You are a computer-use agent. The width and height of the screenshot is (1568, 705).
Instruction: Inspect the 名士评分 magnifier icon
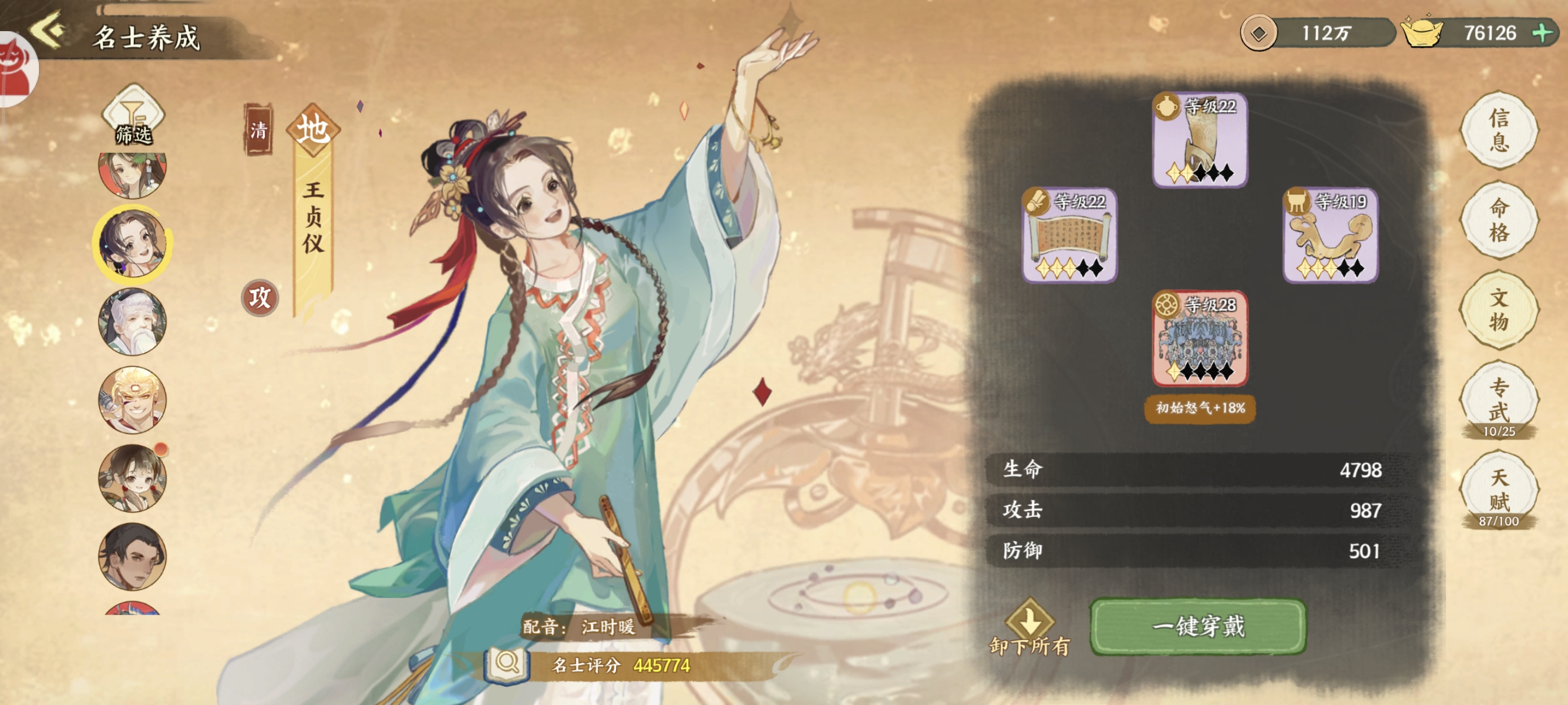(x=506, y=664)
